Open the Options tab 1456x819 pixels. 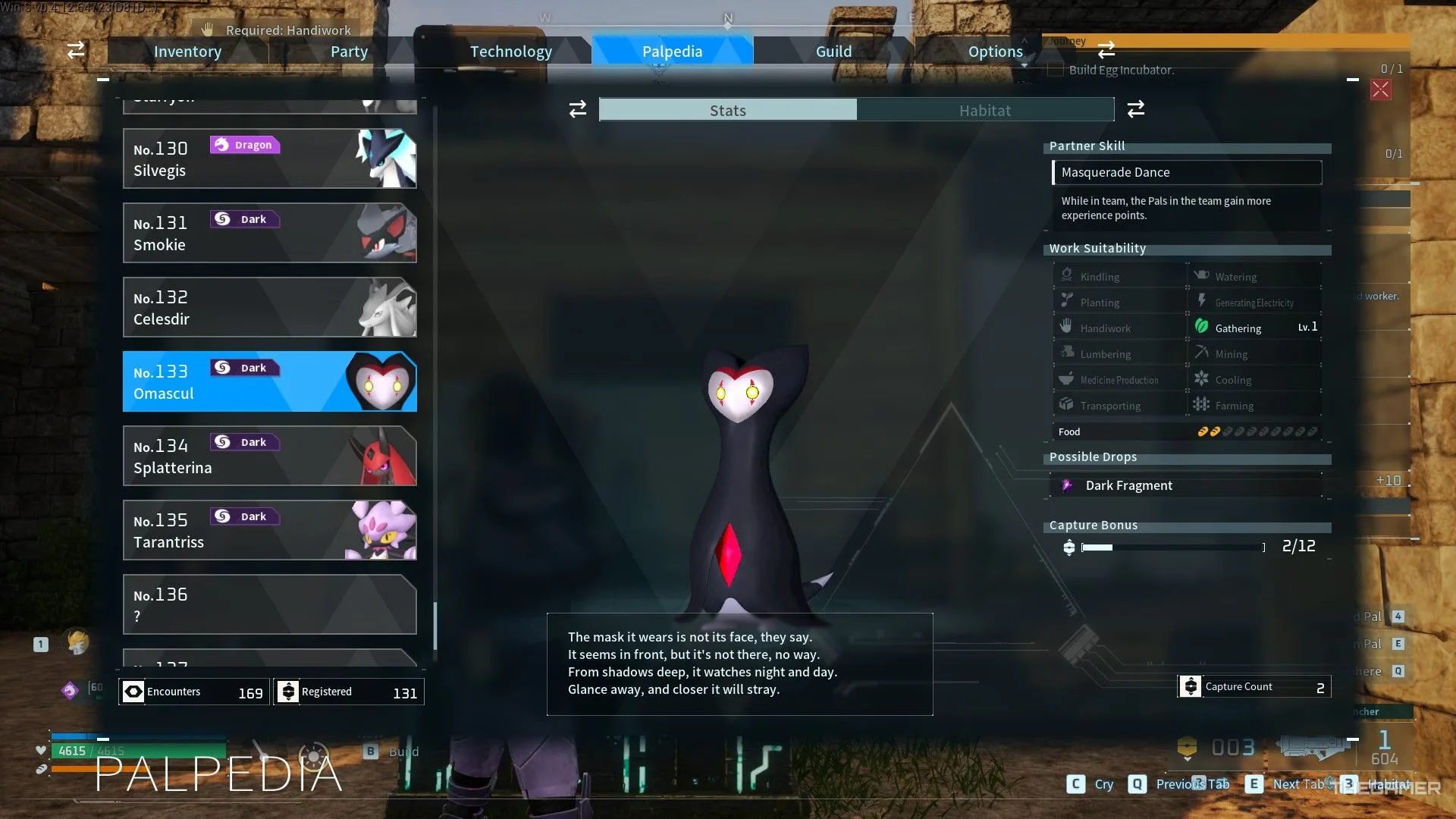995,52
